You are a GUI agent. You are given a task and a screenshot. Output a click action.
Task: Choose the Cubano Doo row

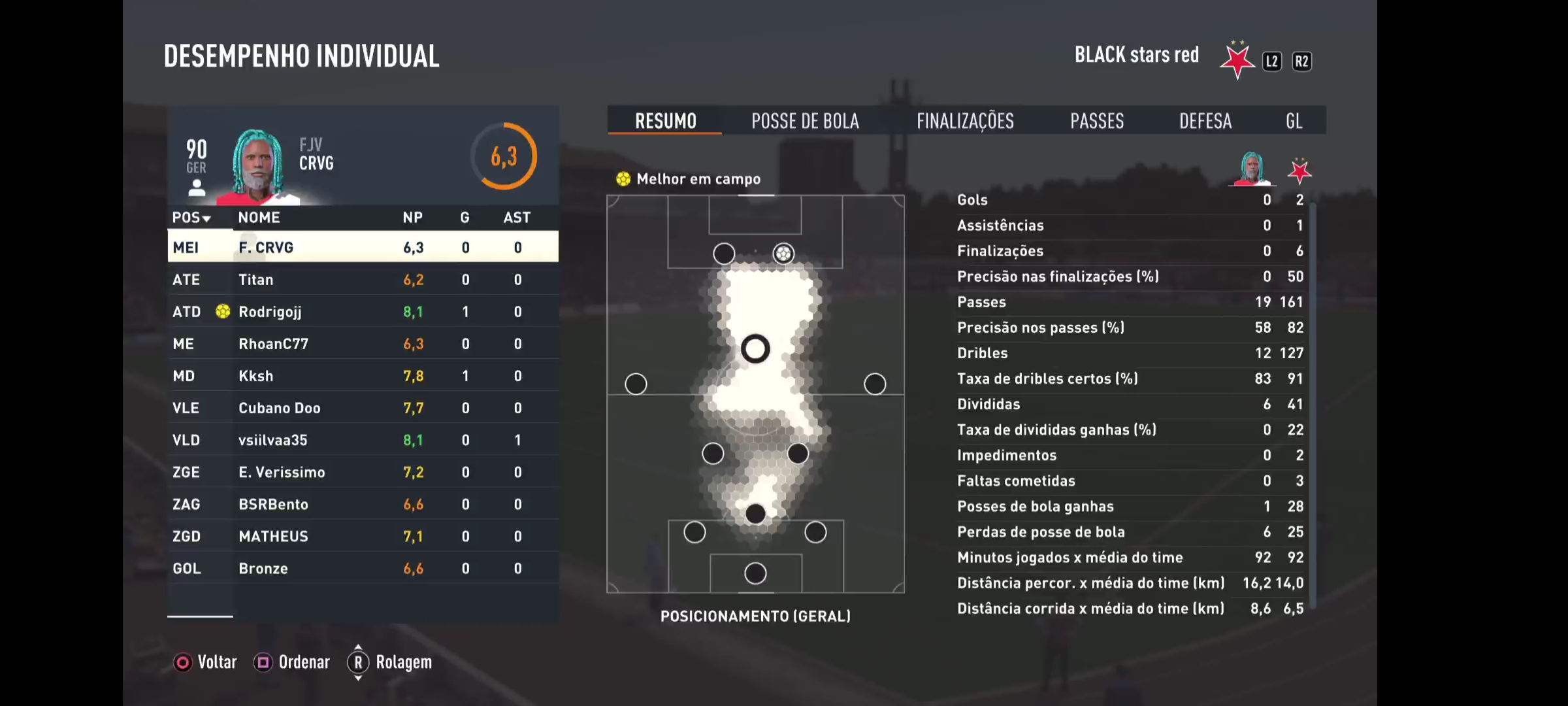click(x=363, y=408)
